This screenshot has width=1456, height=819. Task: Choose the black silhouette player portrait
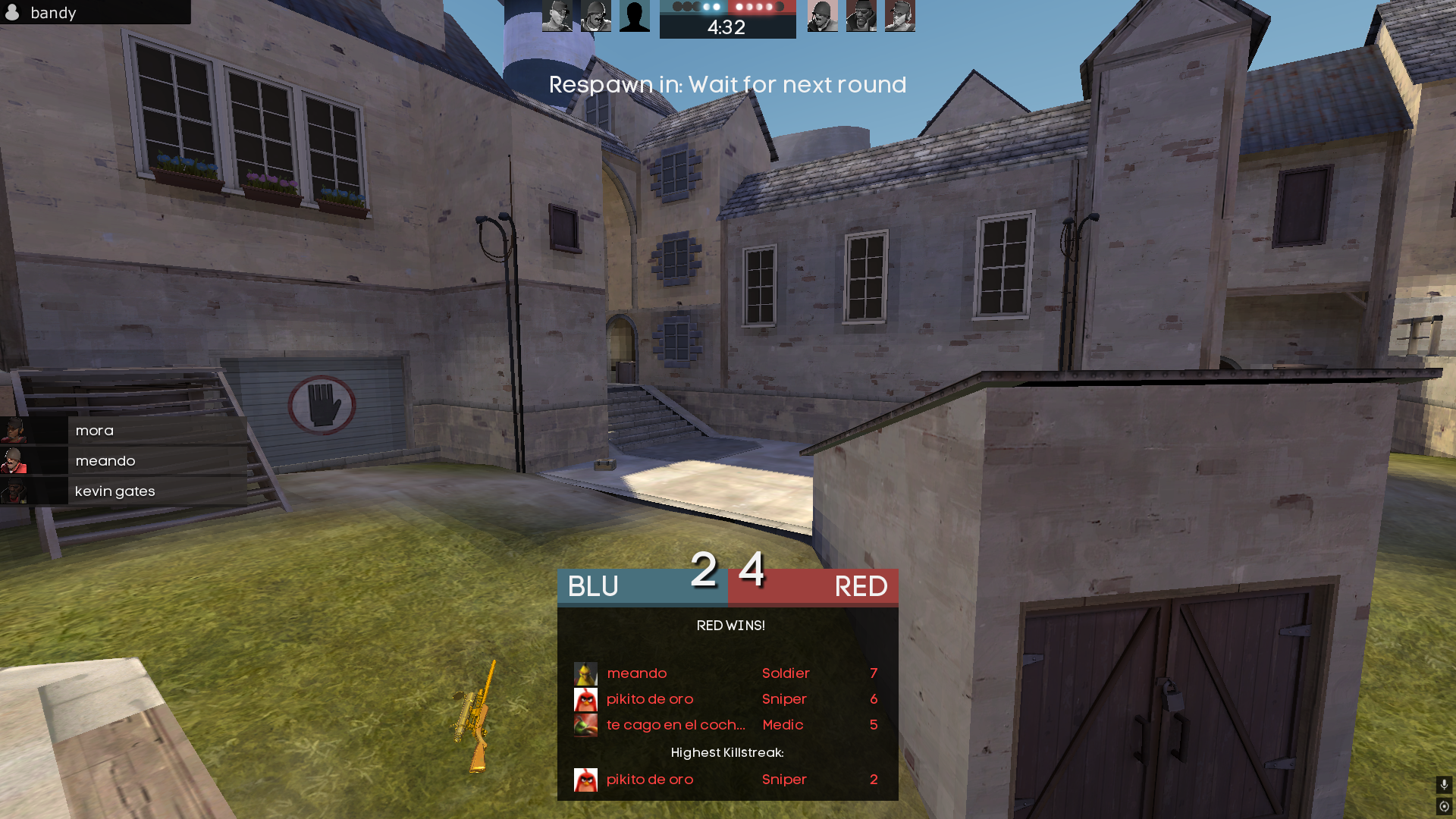pyautogui.click(x=635, y=16)
